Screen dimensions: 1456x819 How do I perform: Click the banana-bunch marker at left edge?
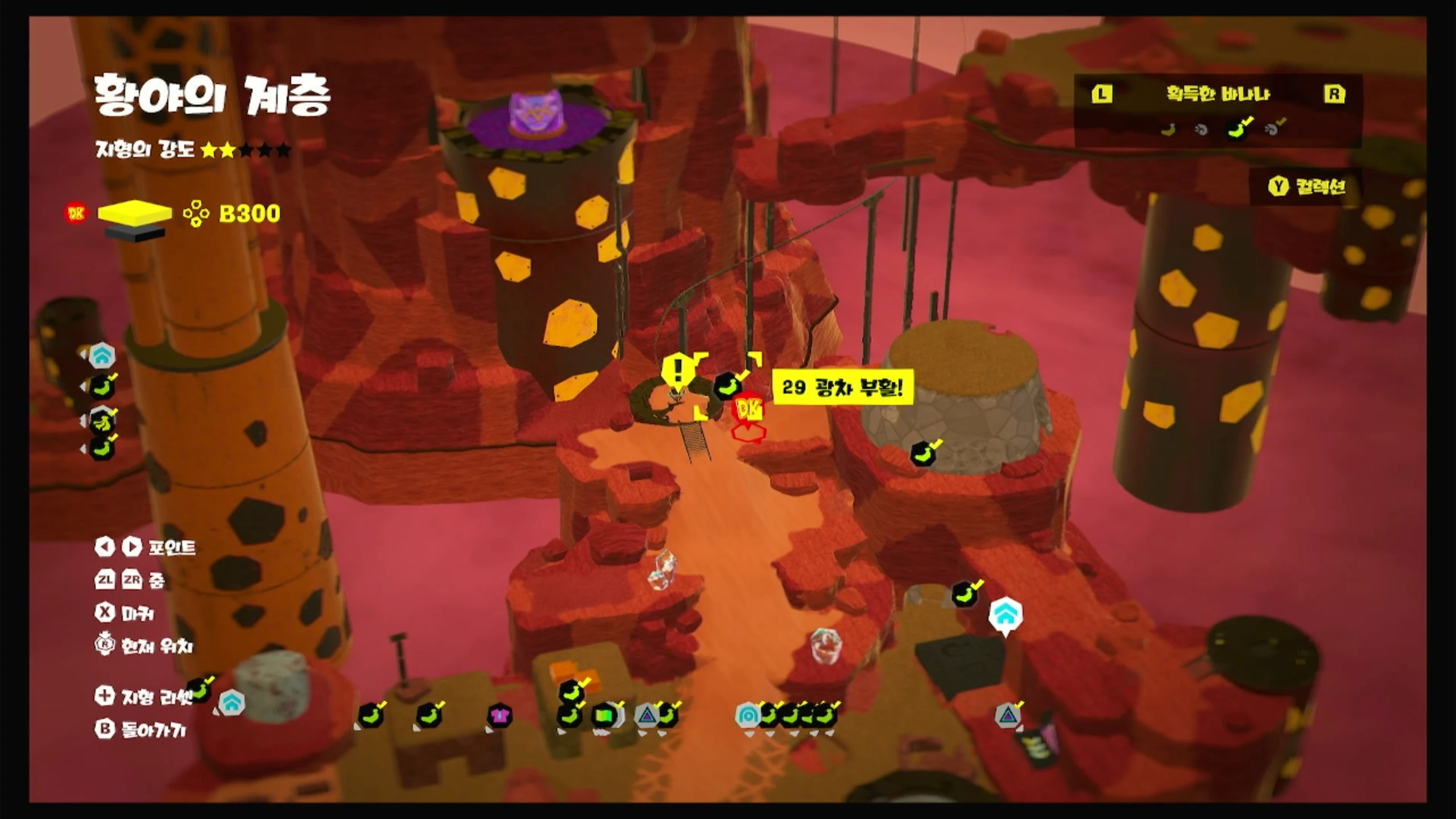(x=102, y=421)
